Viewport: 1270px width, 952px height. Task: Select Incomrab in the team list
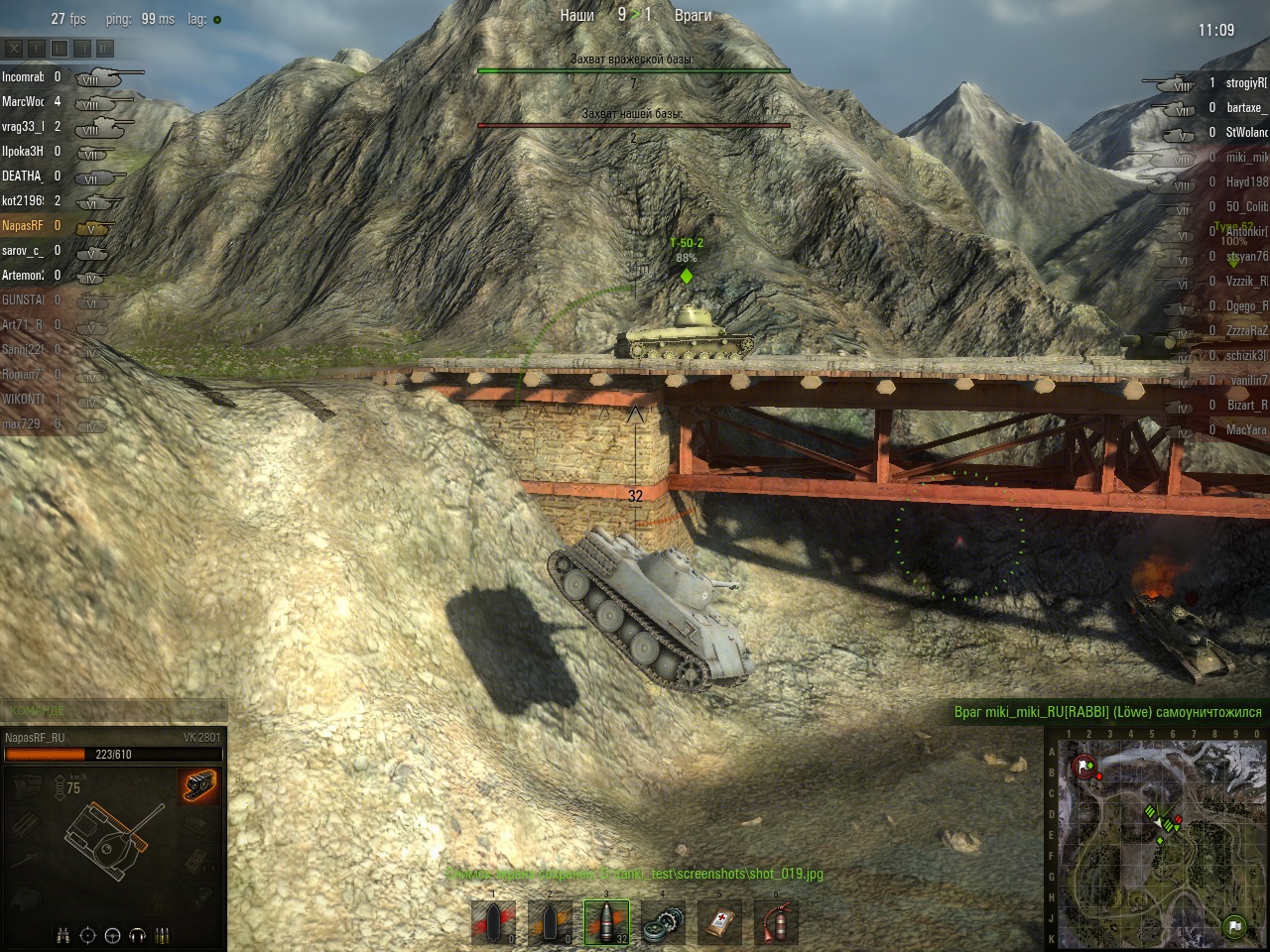tap(24, 77)
